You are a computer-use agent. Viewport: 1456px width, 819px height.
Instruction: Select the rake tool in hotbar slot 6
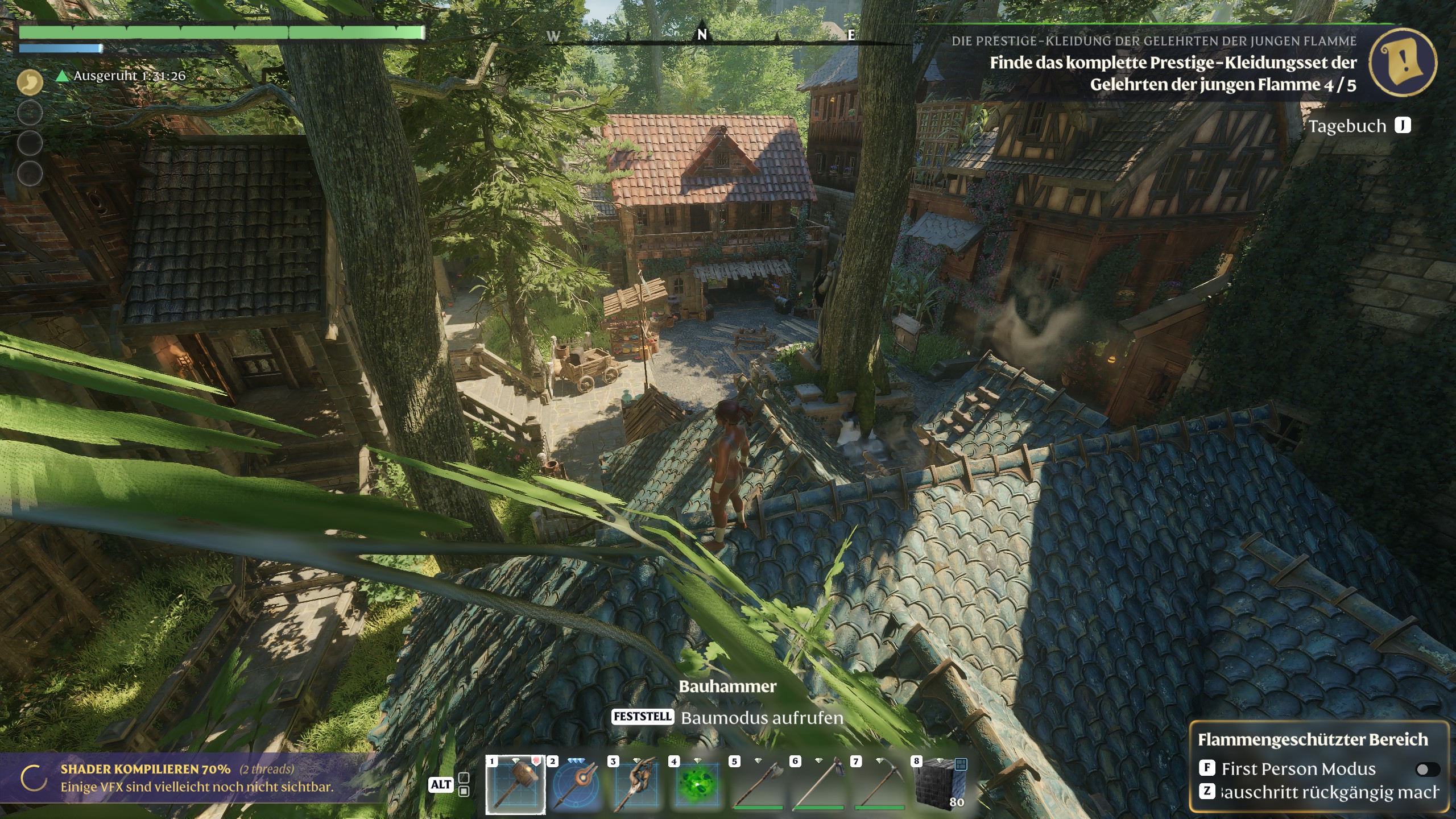[820, 785]
